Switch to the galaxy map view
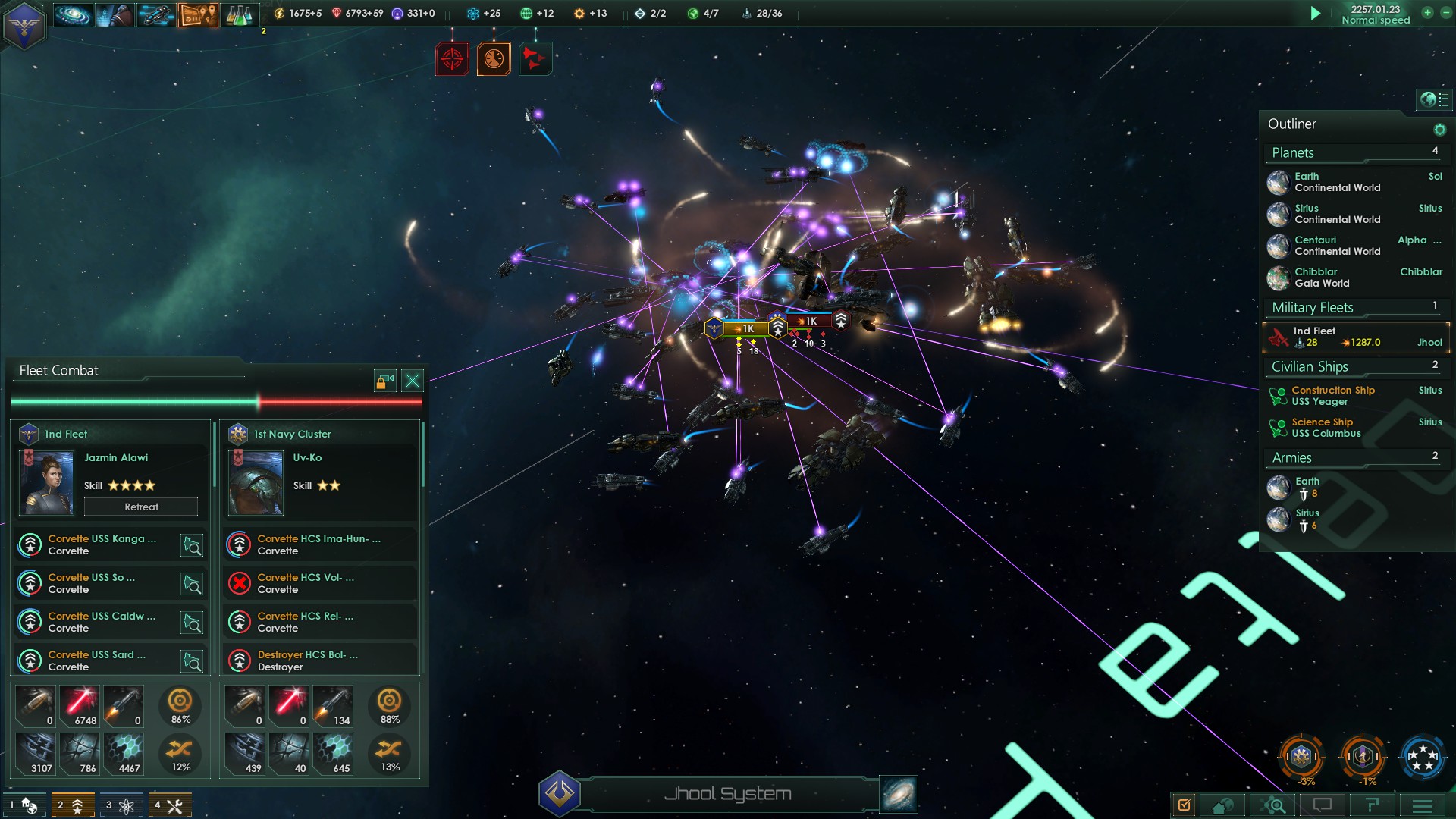The image size is (1456, 819). click(899, 794)
